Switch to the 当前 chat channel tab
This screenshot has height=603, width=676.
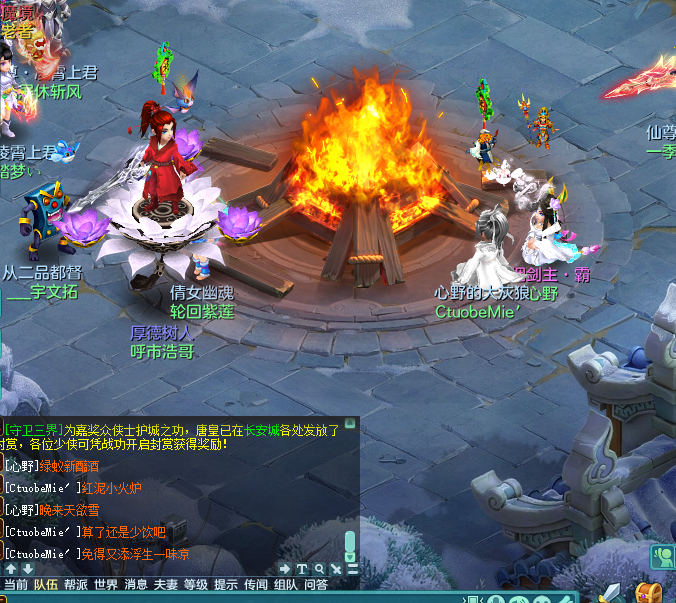(x=16, y=585)
